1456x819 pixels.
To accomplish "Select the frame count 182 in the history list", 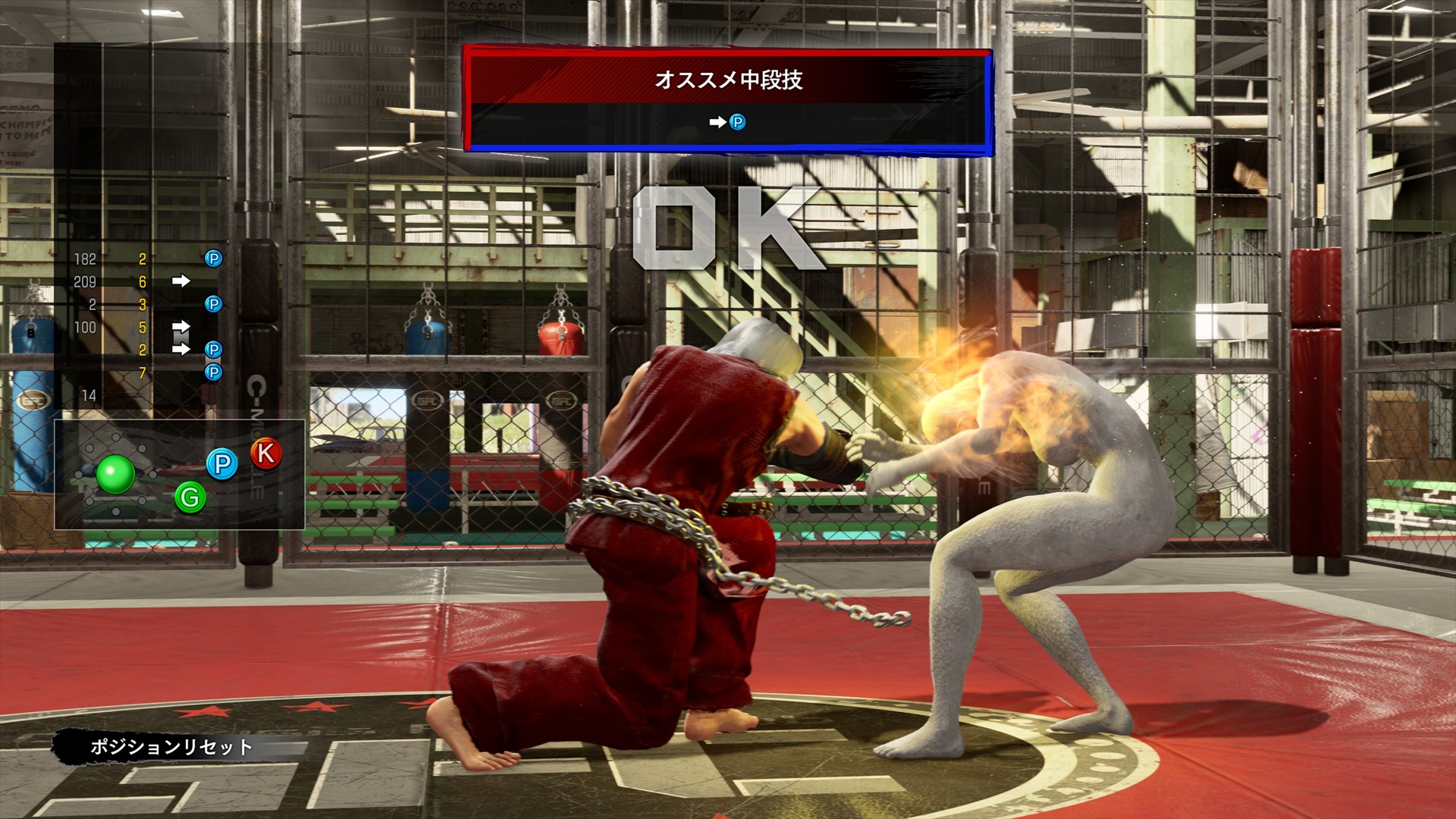I will coord(86,257).
